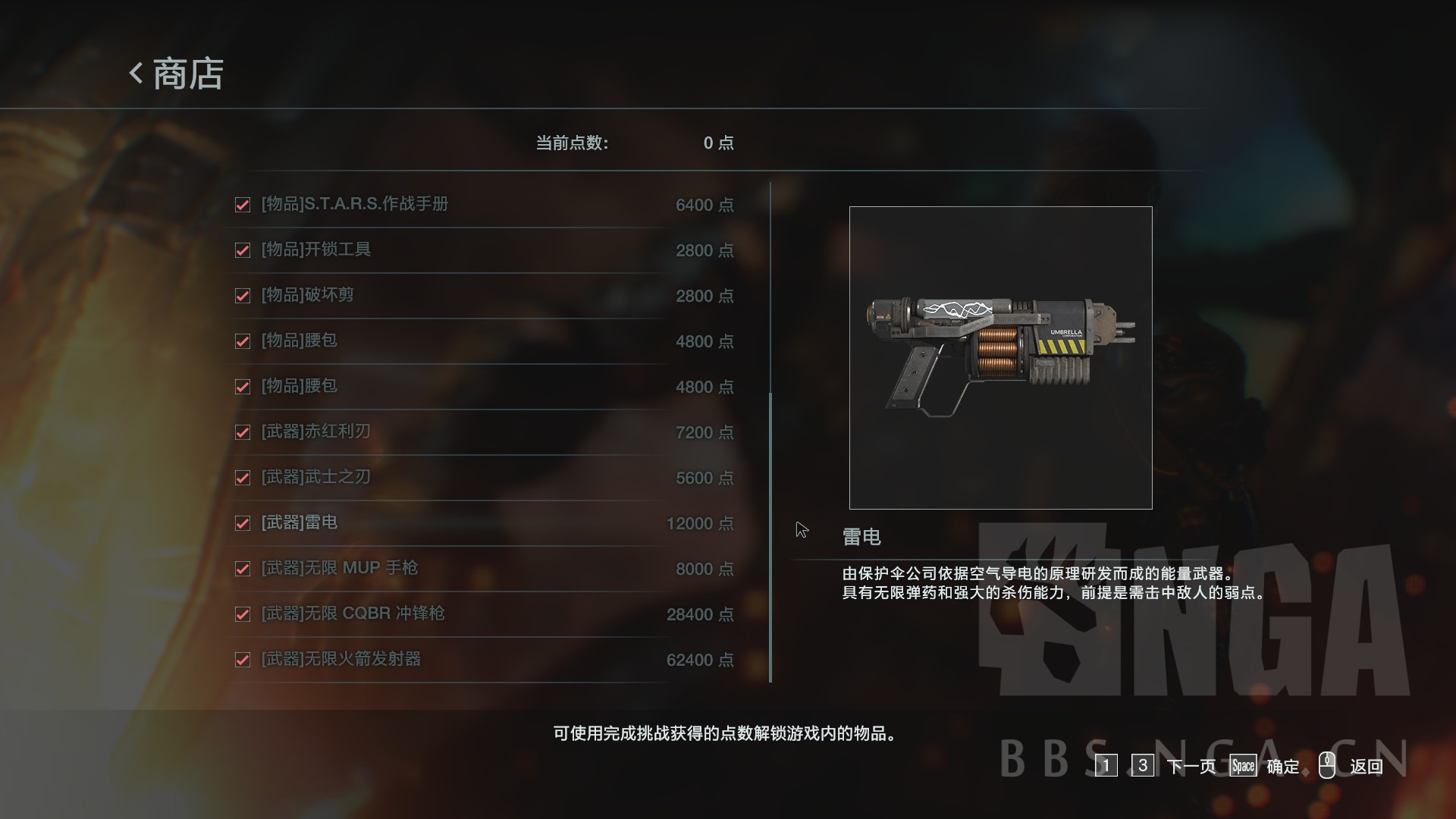The width and height of the screenshot is (1456, 819).
Task: Uncheck the 破坏剪 checkbox
Action: (x=243, y=296)
